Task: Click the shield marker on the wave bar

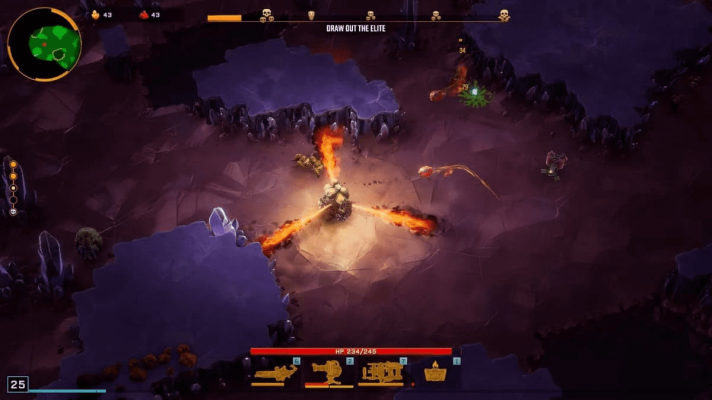Action: pyautogui.click(x=310, y=15)
